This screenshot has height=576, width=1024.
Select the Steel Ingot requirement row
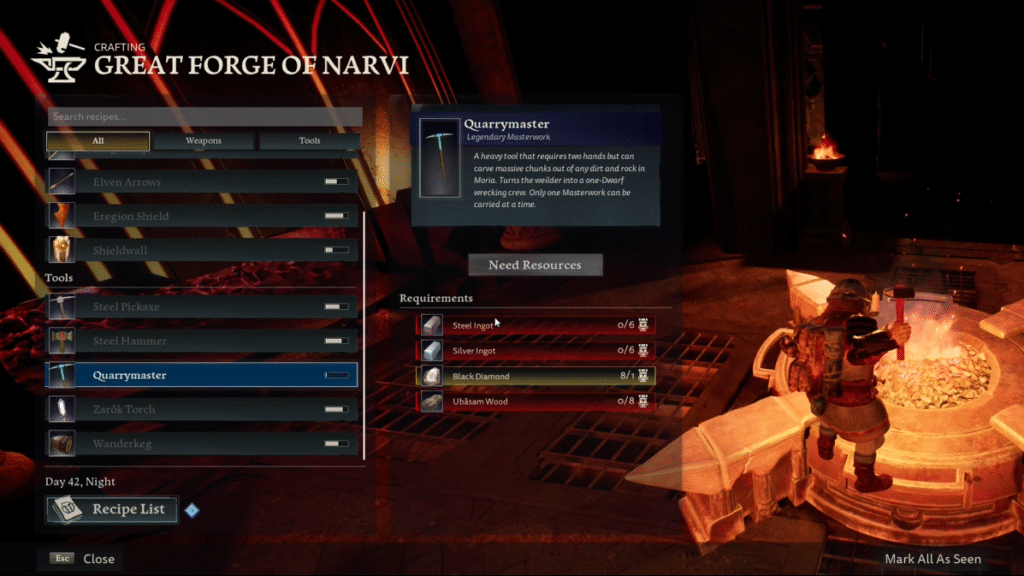[x=535, y=324]
